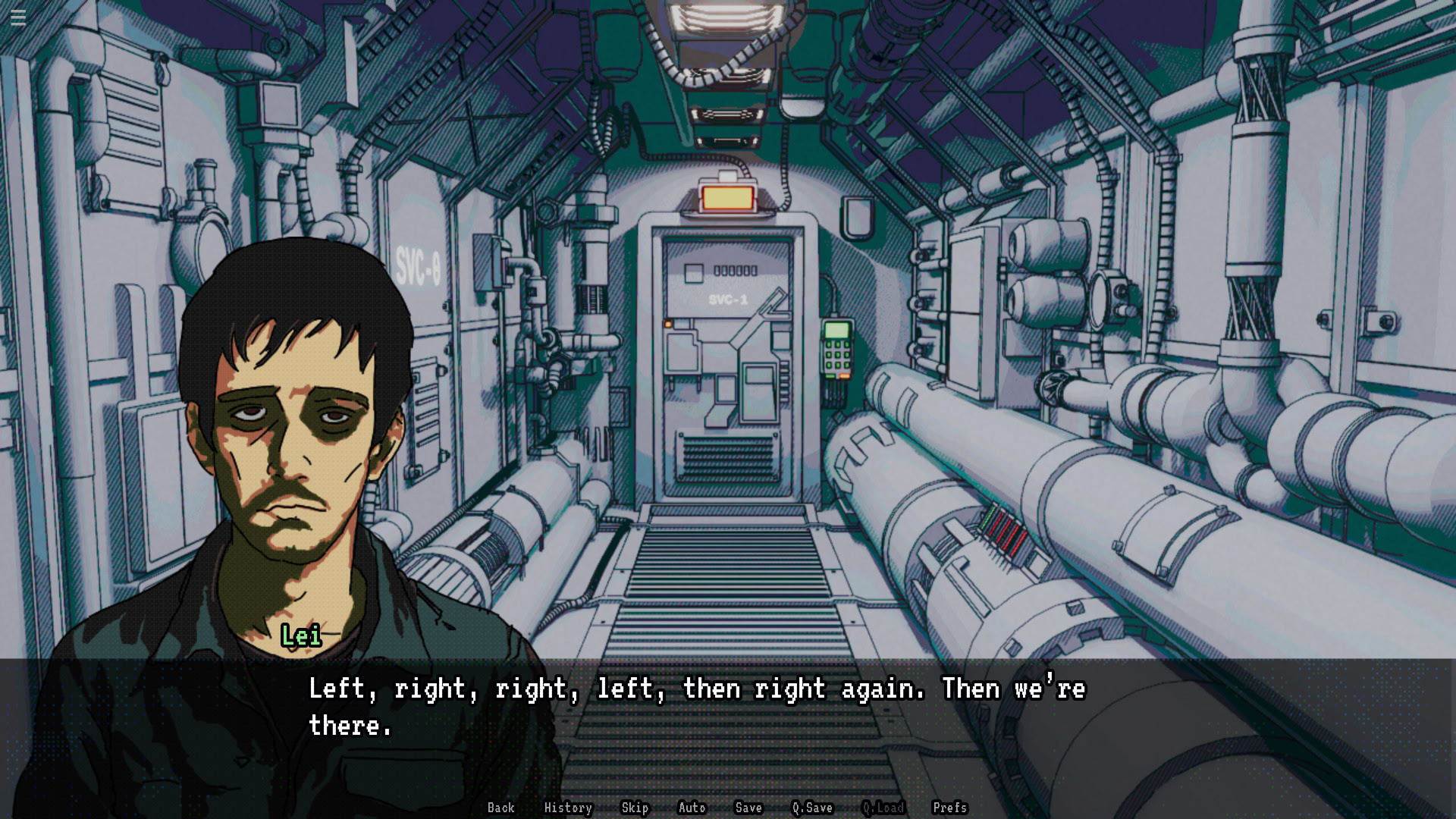This screenshot has width=1456, height=819.
Task: Open the Save game screen
Action: tap(748, 808)
